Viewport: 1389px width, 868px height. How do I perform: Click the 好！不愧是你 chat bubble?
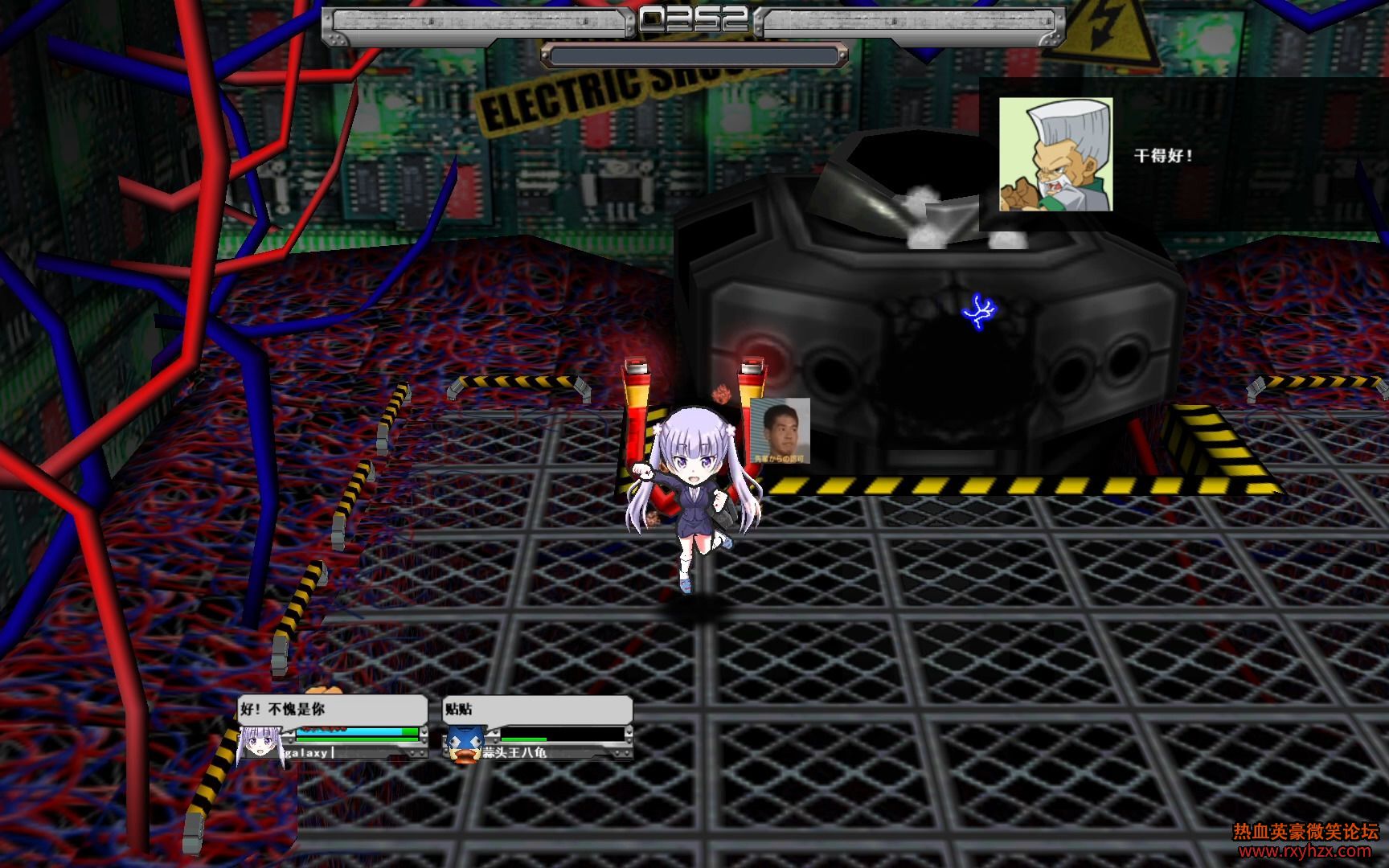pos(332,710)
